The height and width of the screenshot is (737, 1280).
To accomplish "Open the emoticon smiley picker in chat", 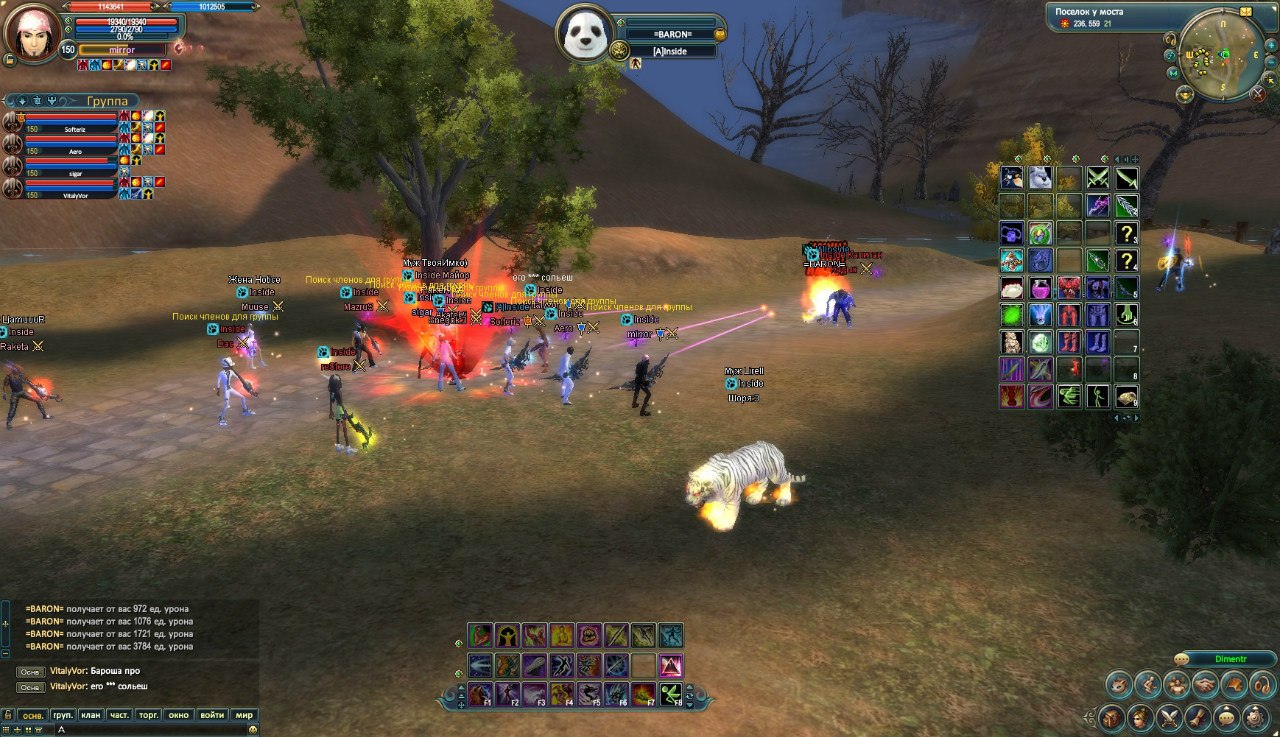I will pyautogui.click(x=253, y=730).
